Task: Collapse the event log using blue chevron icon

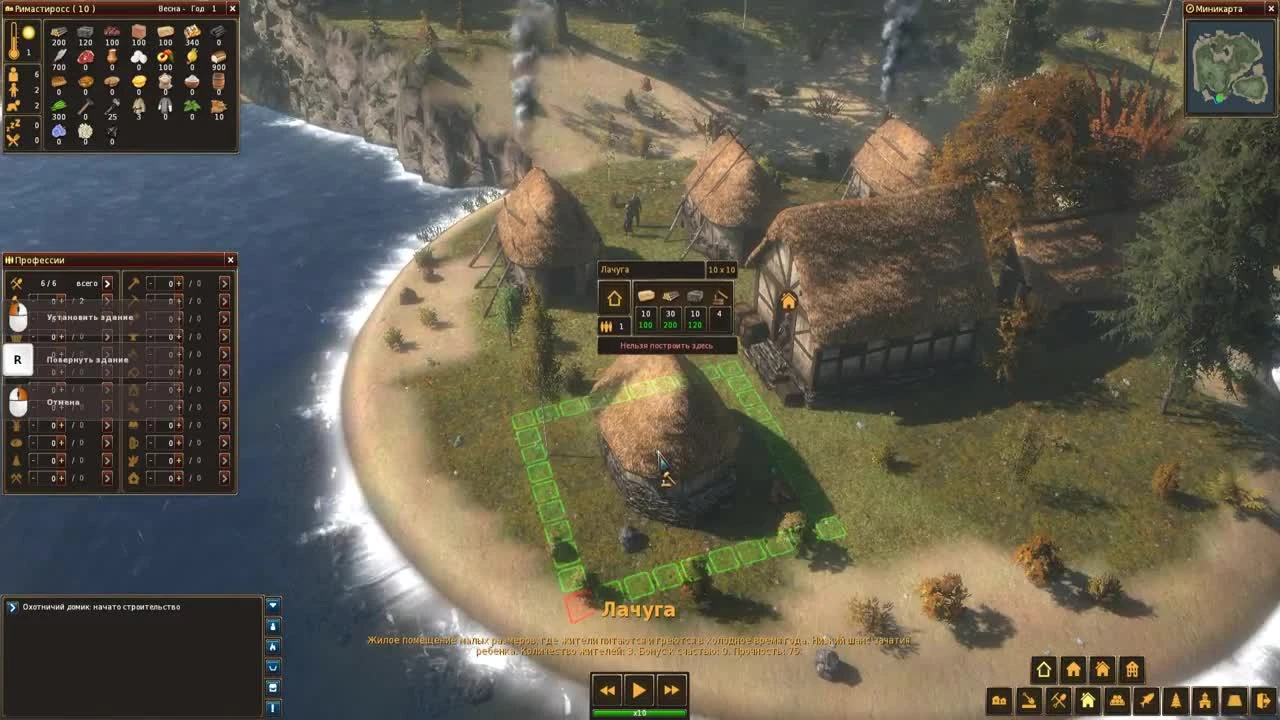Action: click(x=273, y=604)
